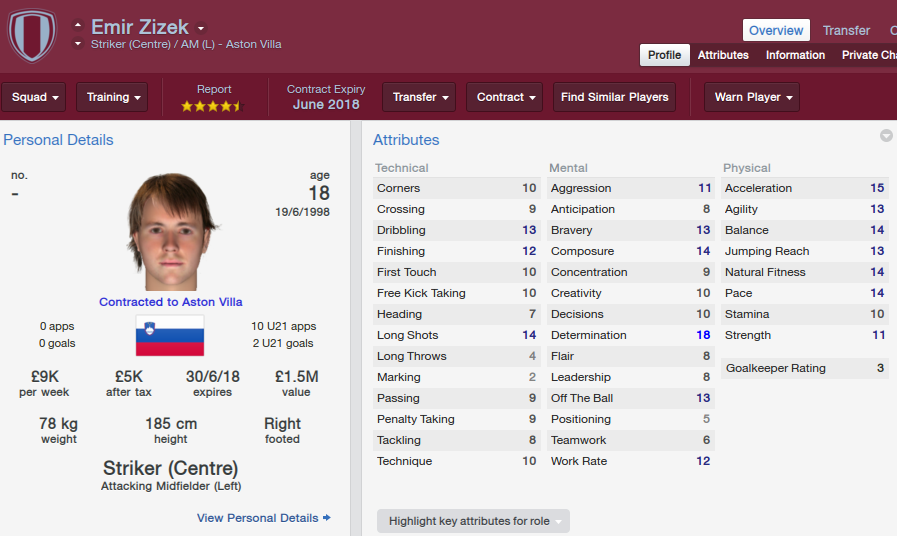
Task: Select the Attributes sub-tab
Action: (723, 55)
